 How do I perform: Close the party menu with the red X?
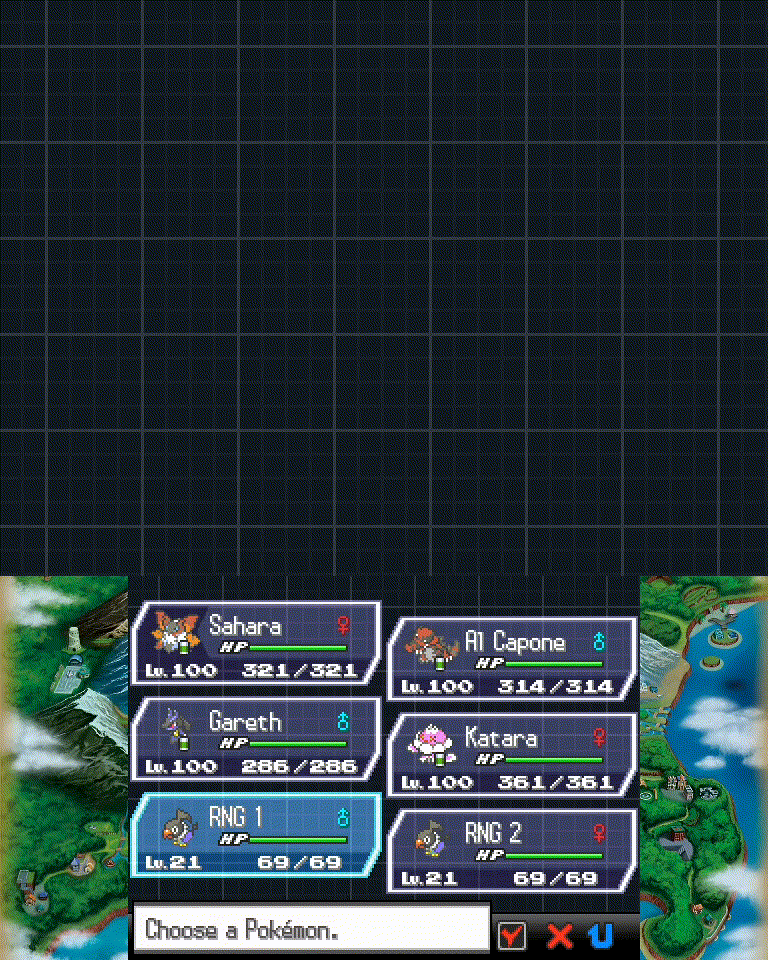coord(559,935)
